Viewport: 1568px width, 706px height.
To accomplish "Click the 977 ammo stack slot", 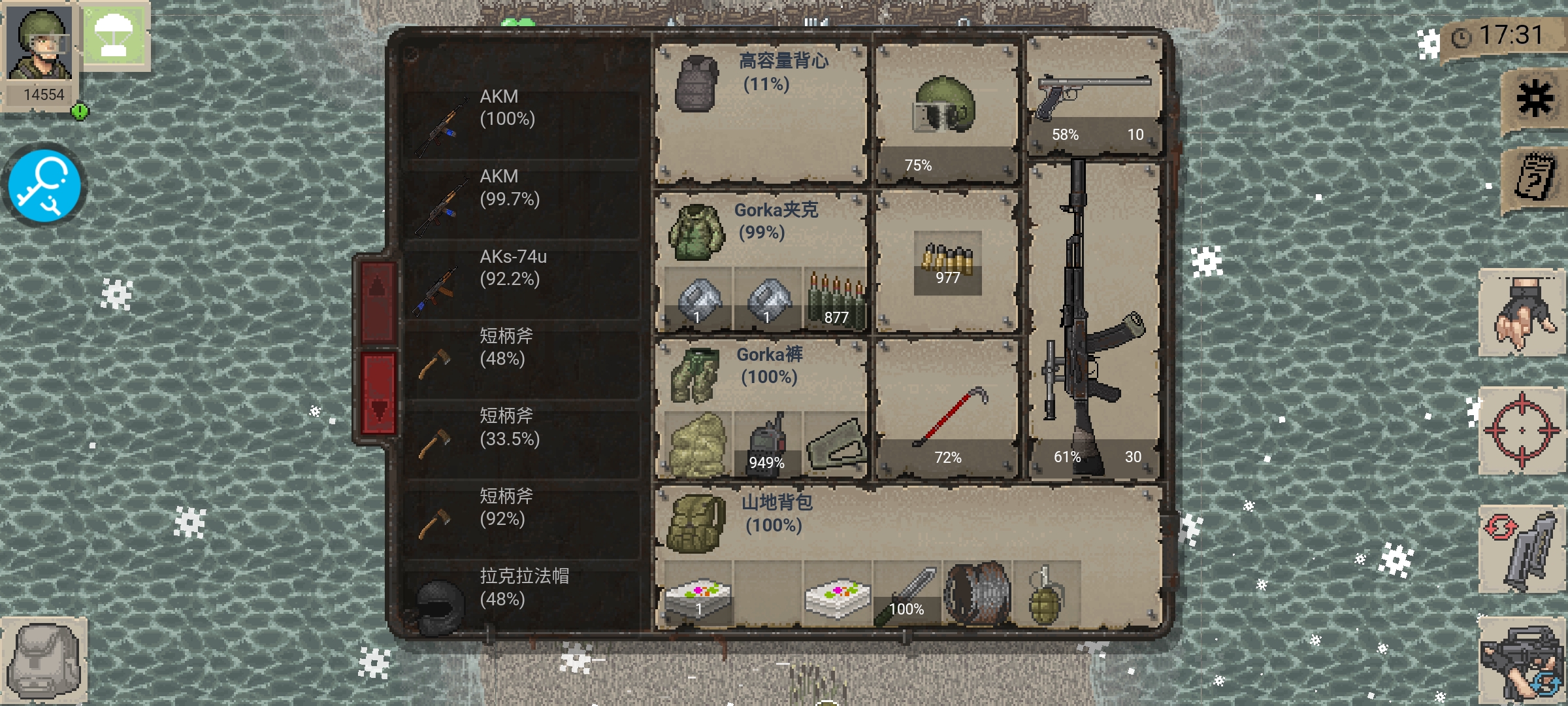I will [x=947, y=263].
